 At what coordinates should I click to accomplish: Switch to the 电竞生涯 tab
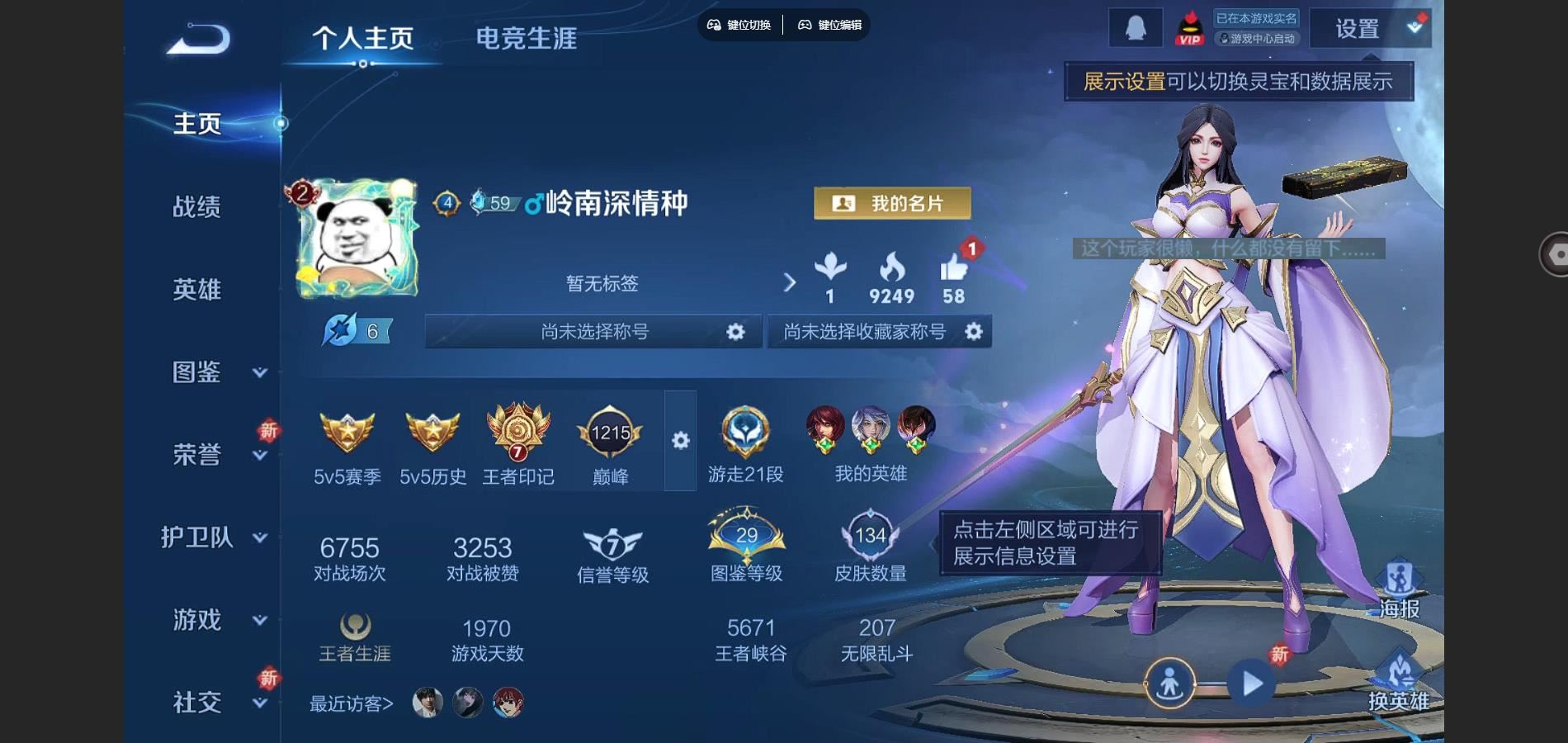tap(526, 38)
